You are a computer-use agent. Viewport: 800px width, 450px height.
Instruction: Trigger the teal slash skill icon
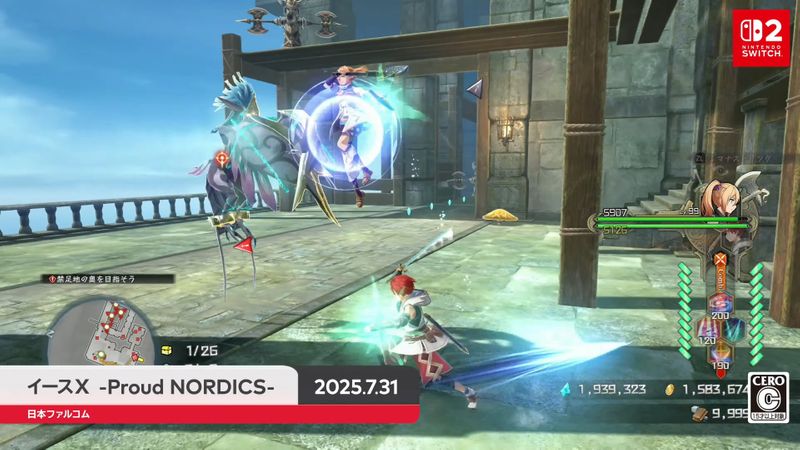click(736, 327)
